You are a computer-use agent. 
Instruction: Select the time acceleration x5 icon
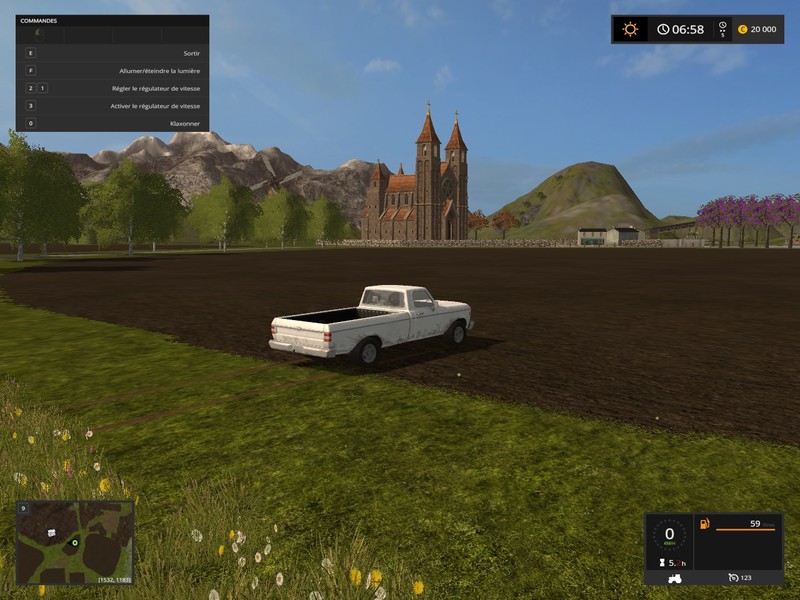point(722,29)
